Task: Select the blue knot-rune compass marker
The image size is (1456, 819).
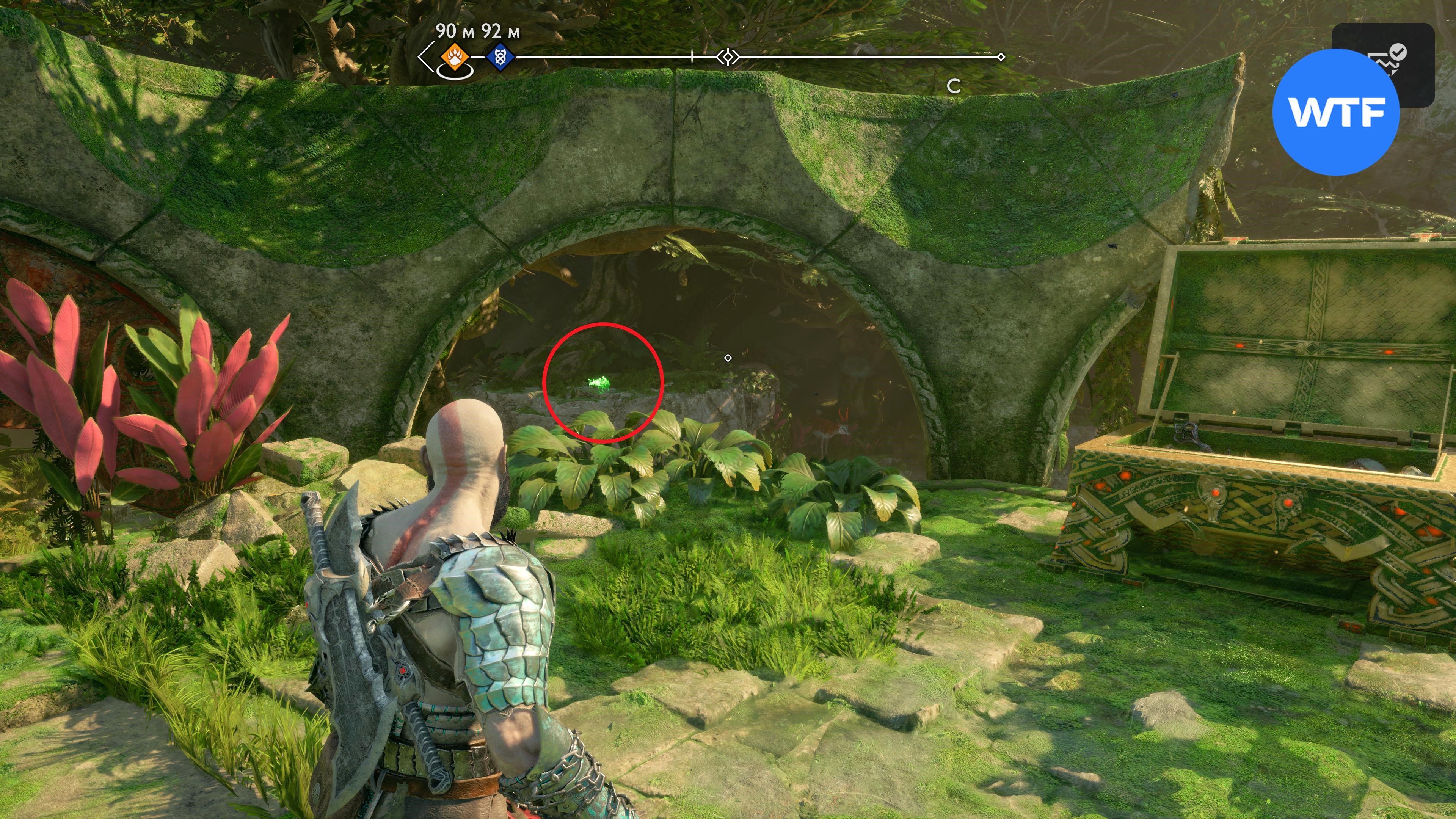Action: coord(500,57)
